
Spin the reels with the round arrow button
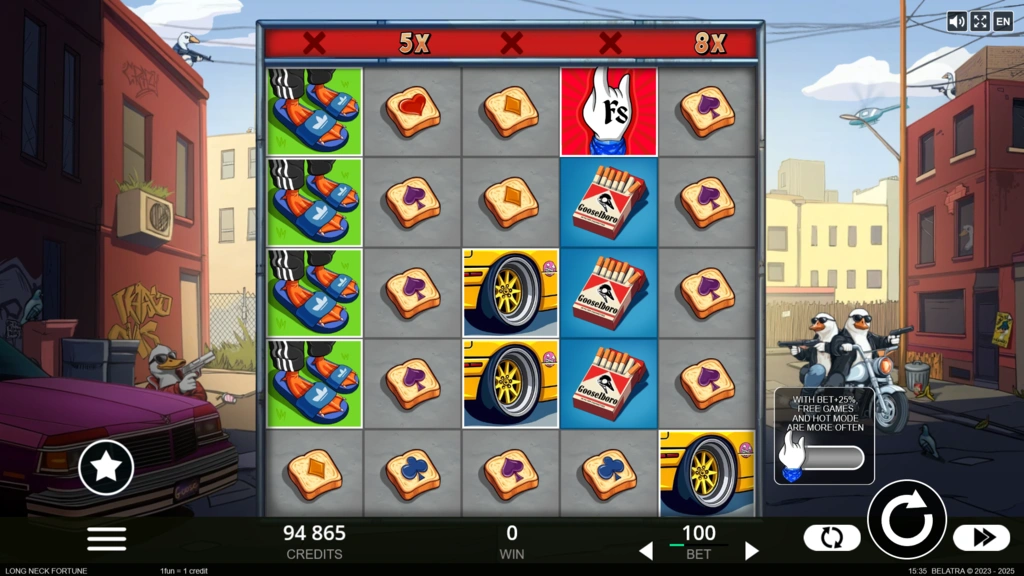(x=906, y=519)
